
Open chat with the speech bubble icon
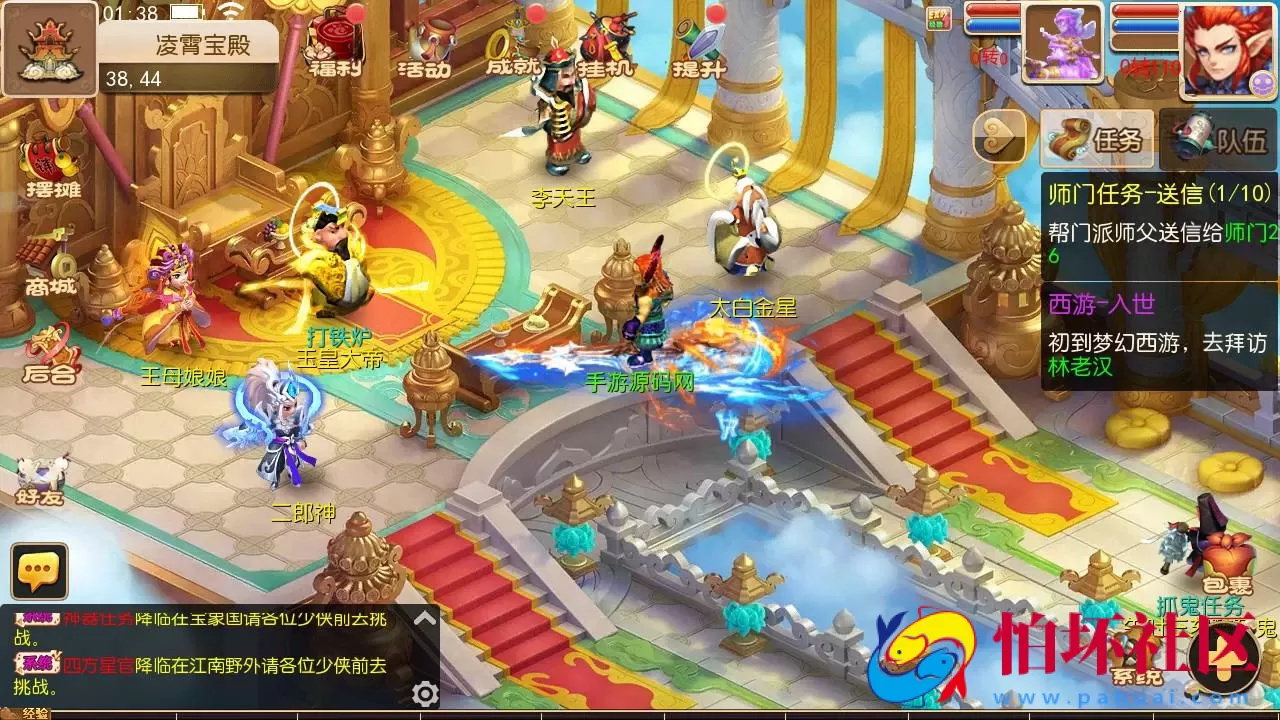tap(38, 572)
